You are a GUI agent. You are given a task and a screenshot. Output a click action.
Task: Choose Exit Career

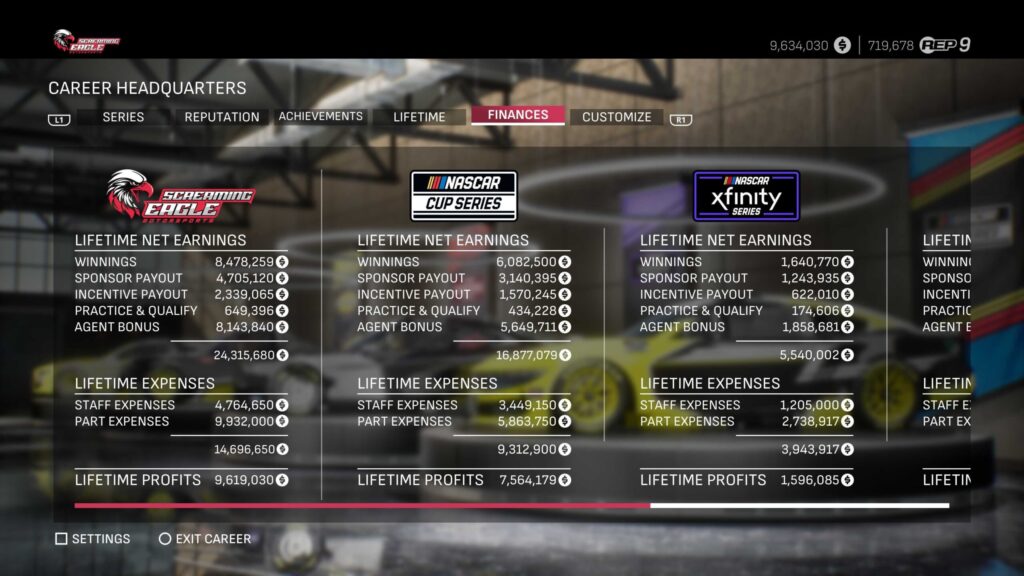pyautogui.click(x=205, y=539)
